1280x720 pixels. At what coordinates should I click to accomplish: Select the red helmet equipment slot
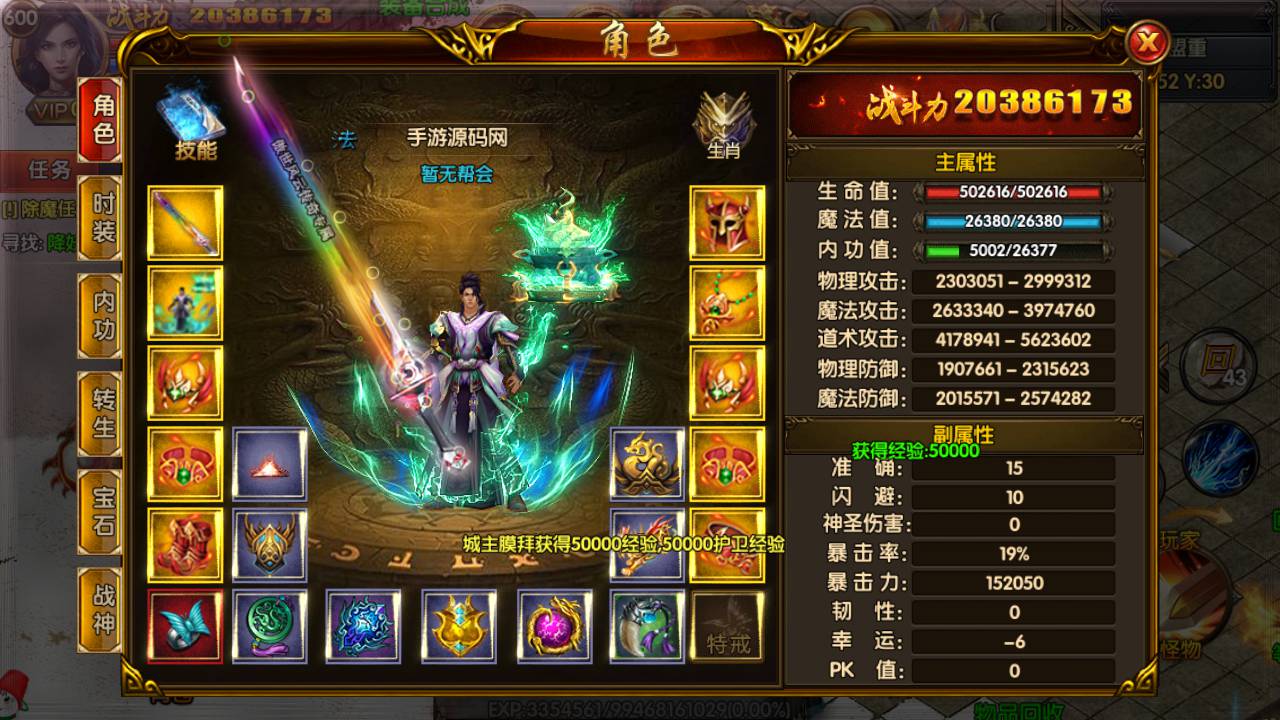(x=727, y=223)
